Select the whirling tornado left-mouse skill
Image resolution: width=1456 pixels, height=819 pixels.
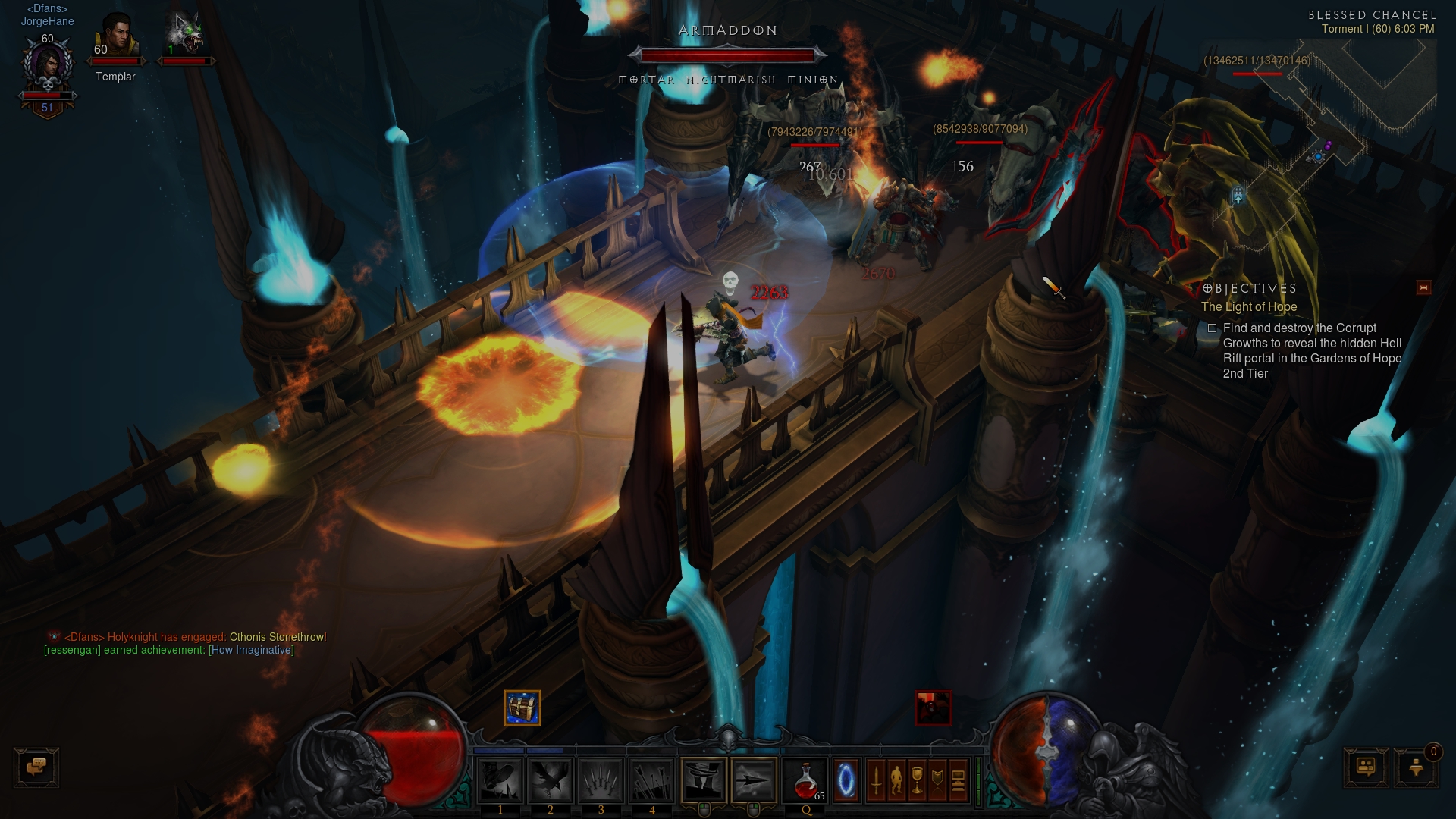click(x=704, y=780)
